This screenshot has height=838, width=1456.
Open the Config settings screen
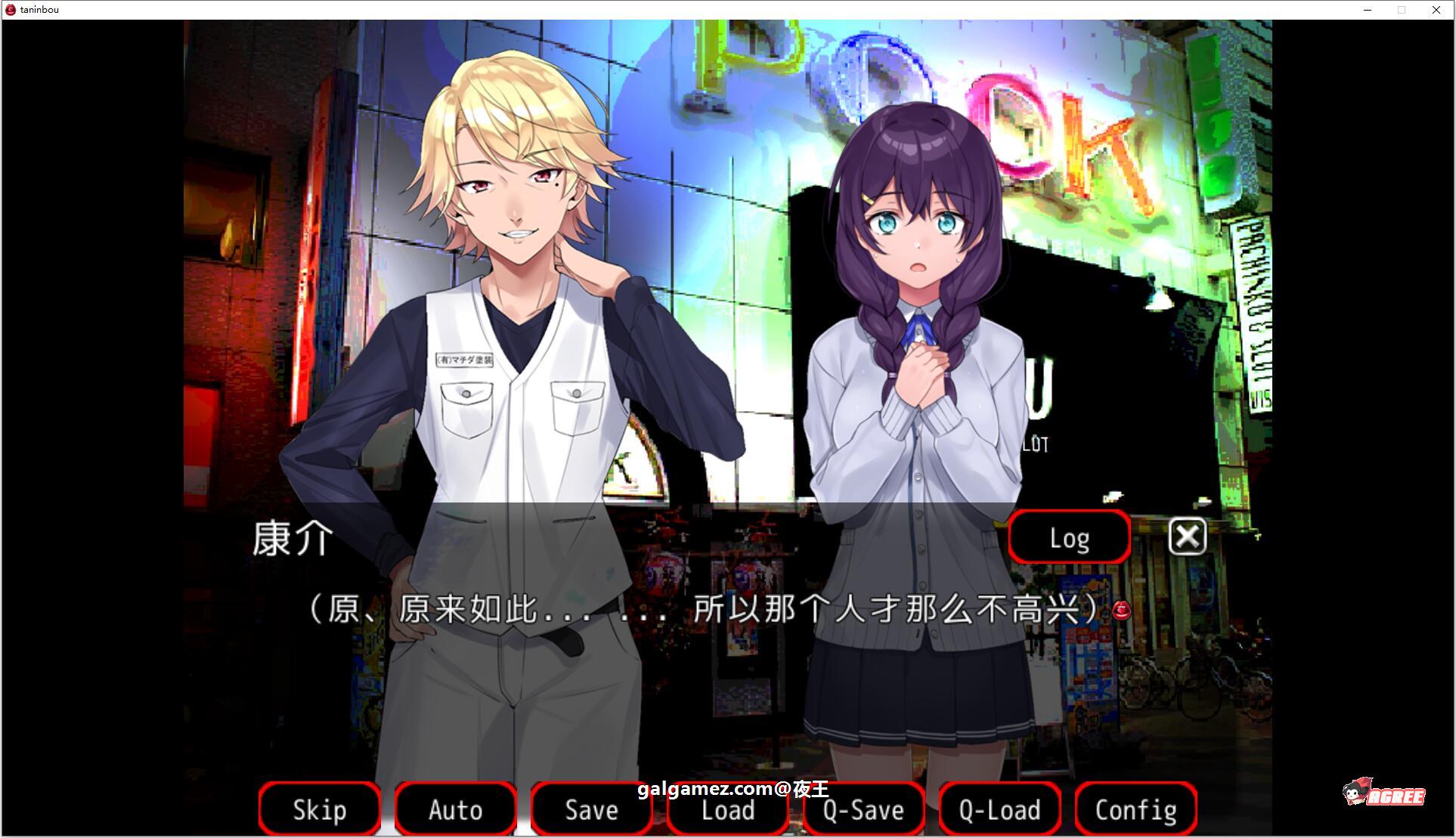1135,809
